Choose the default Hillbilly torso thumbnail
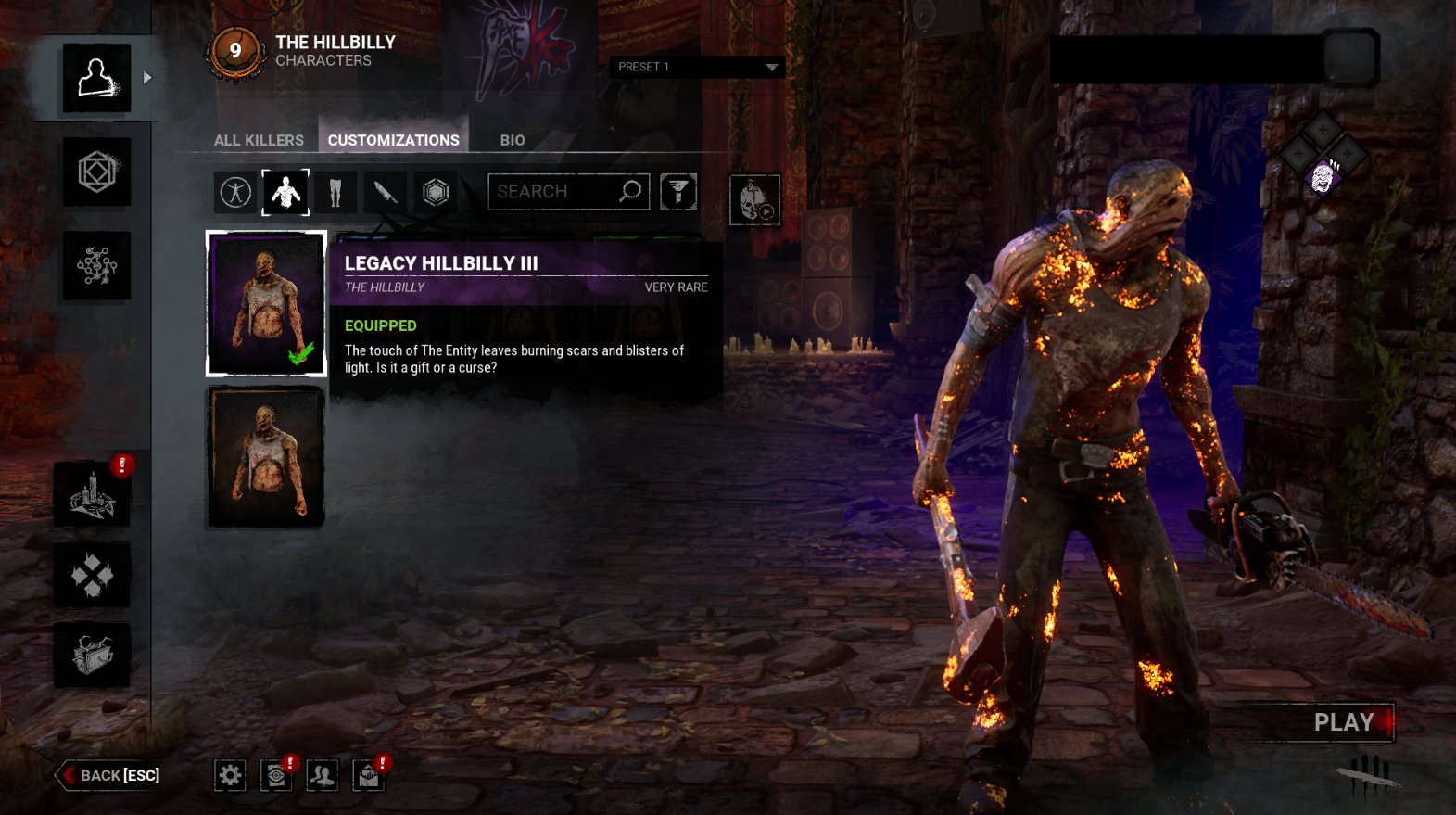 point(266,458)
